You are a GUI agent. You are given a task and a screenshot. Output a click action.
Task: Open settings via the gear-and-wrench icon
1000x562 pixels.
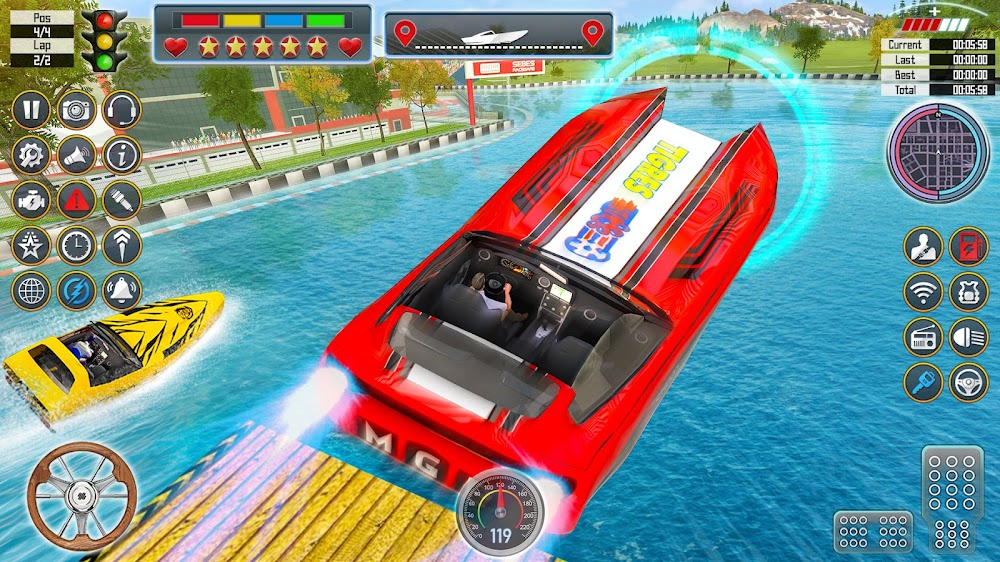[31, 155]
